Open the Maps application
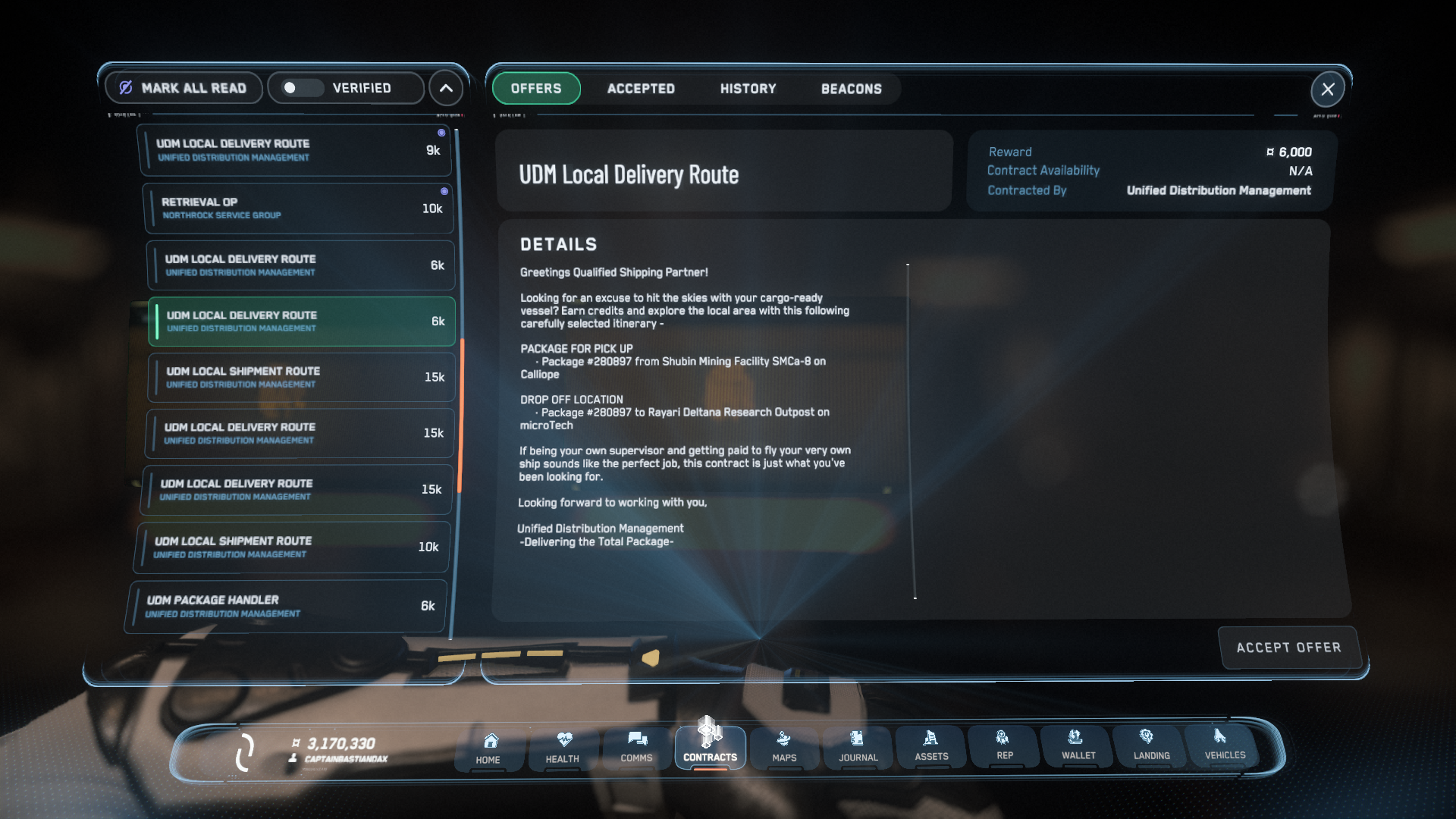Viewport: 1456px width, 819px height. 784,747
